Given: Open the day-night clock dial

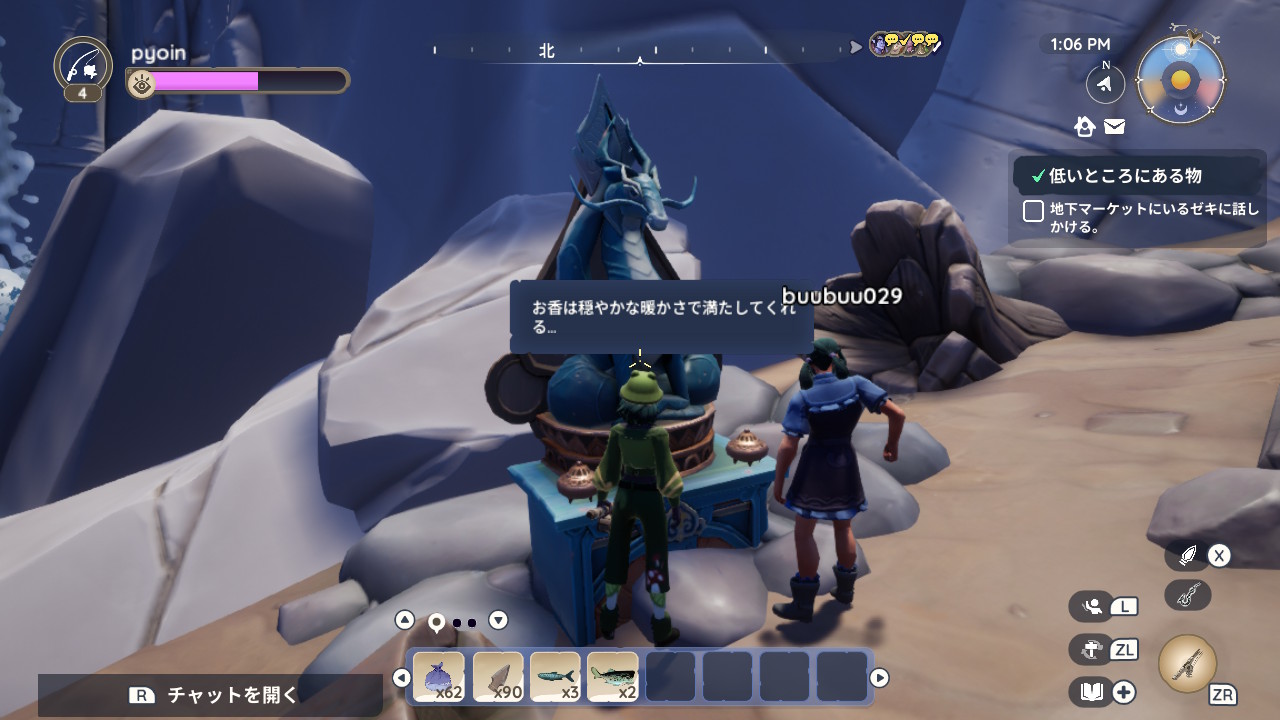Looking at the screenshot, I should [x=1181, y=81].
